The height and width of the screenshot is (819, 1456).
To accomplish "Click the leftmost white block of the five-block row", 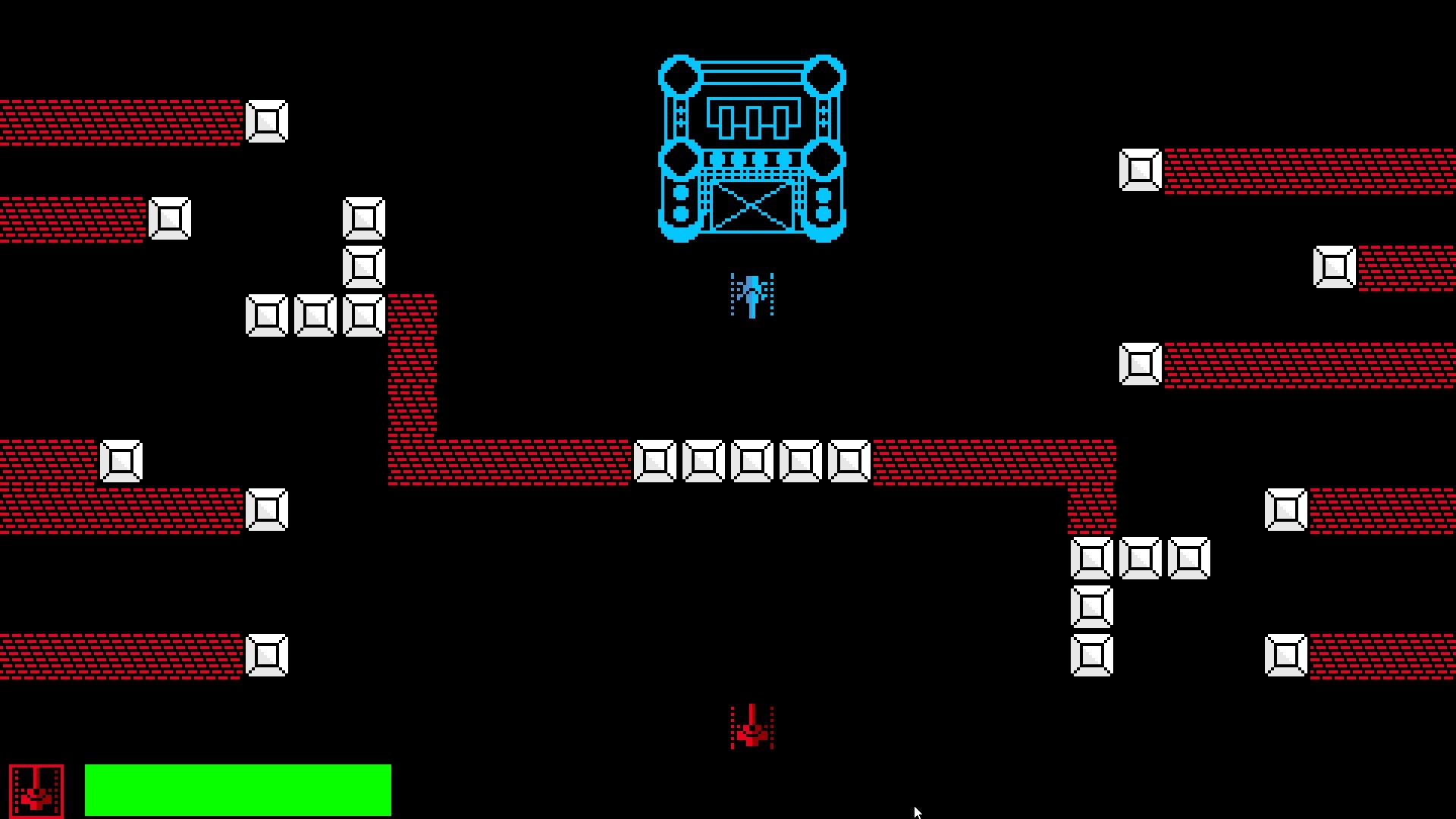I will tap(654, 459).
